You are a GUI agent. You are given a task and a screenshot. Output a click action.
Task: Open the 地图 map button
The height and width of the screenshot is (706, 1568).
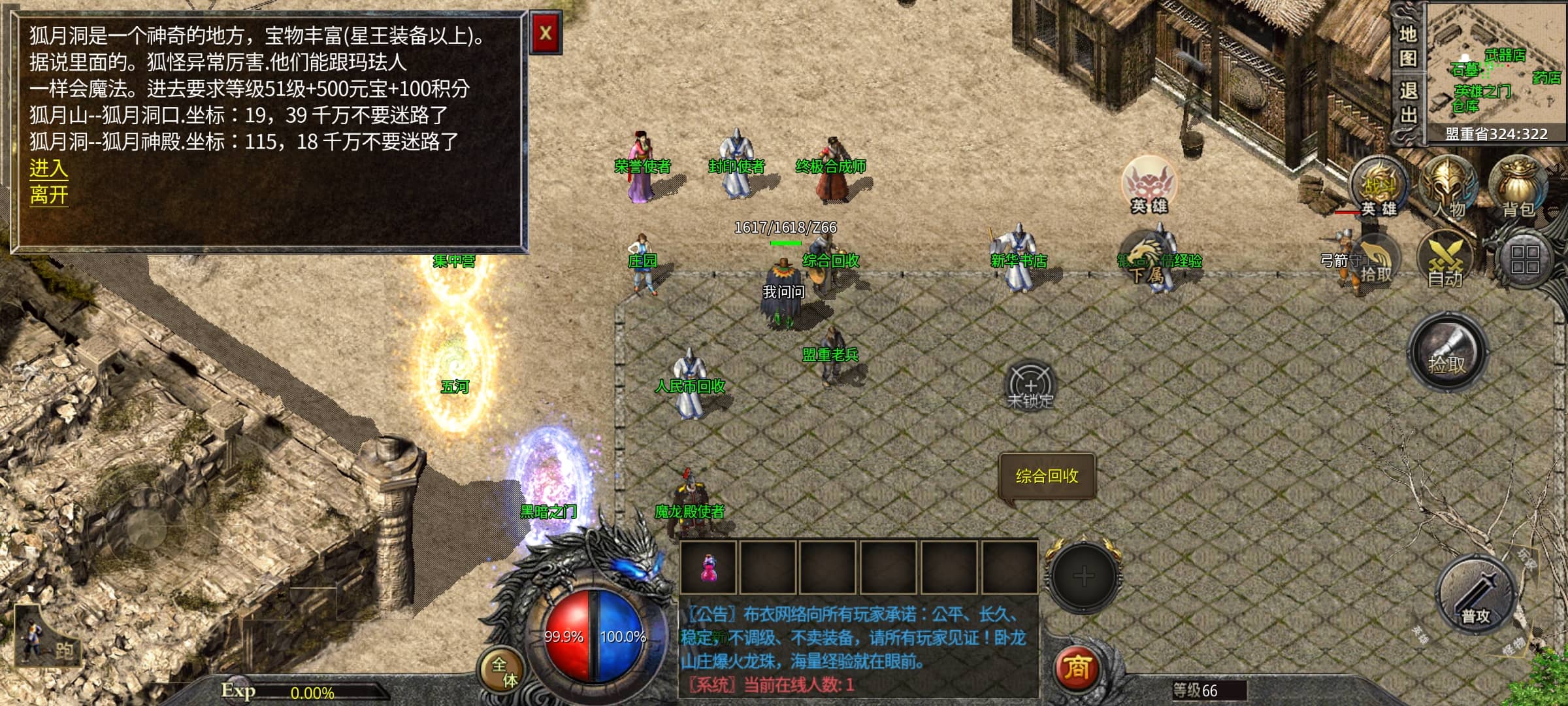(1408, 46)
